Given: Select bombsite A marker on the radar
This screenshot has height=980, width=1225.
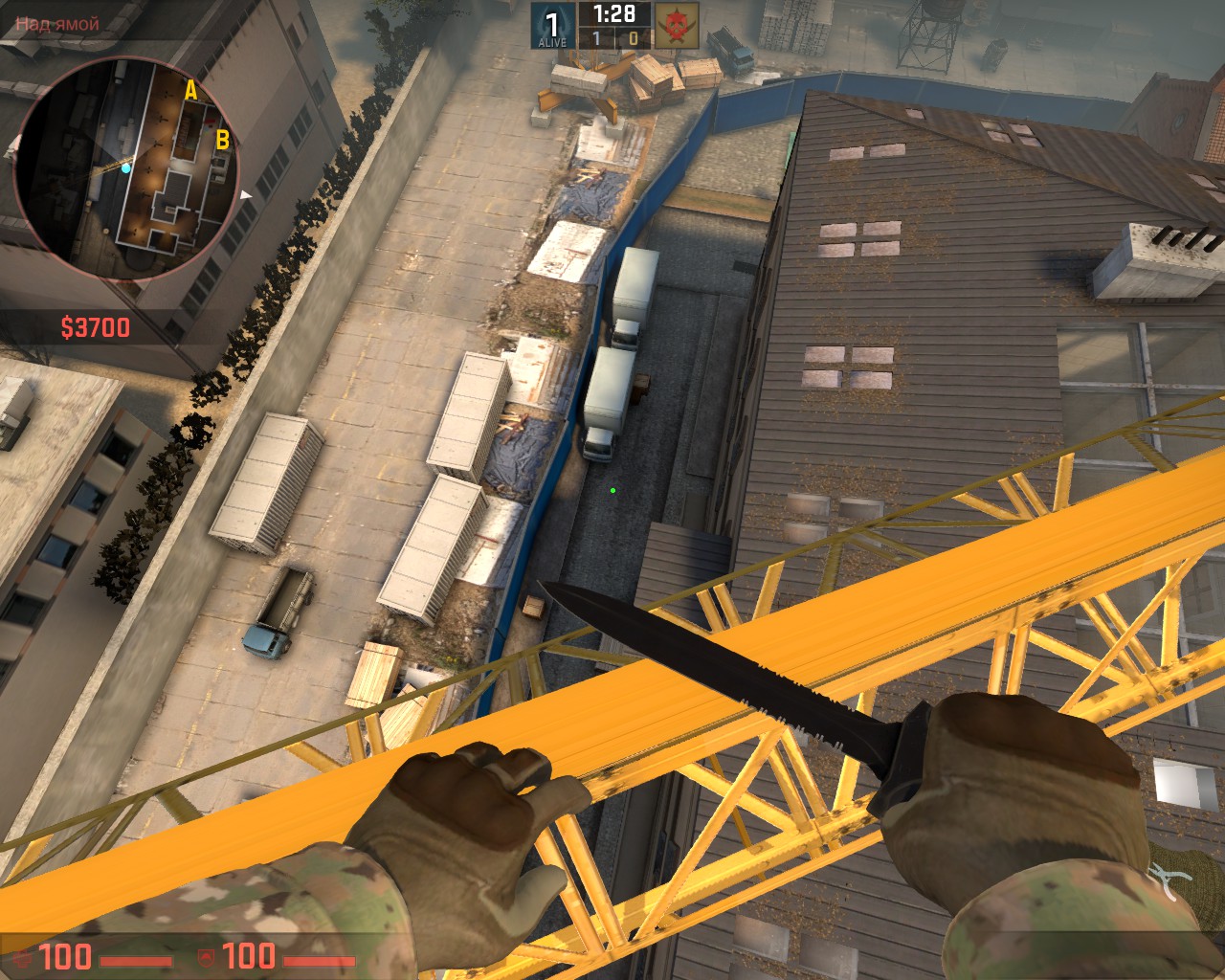Looking at the screenshot, I should pos(190,91).
